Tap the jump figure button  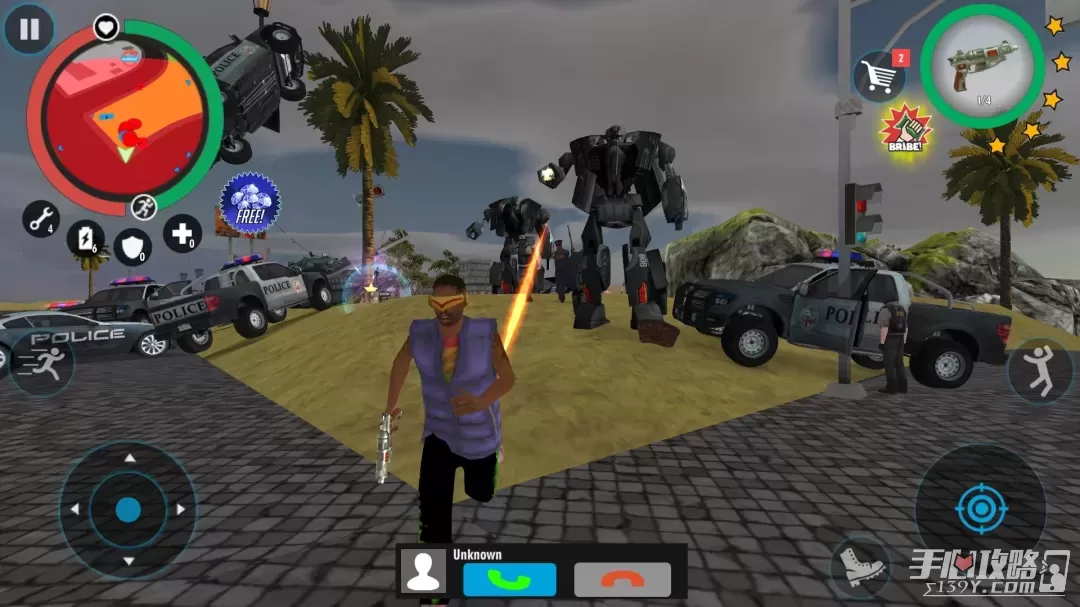point(1040,371)
